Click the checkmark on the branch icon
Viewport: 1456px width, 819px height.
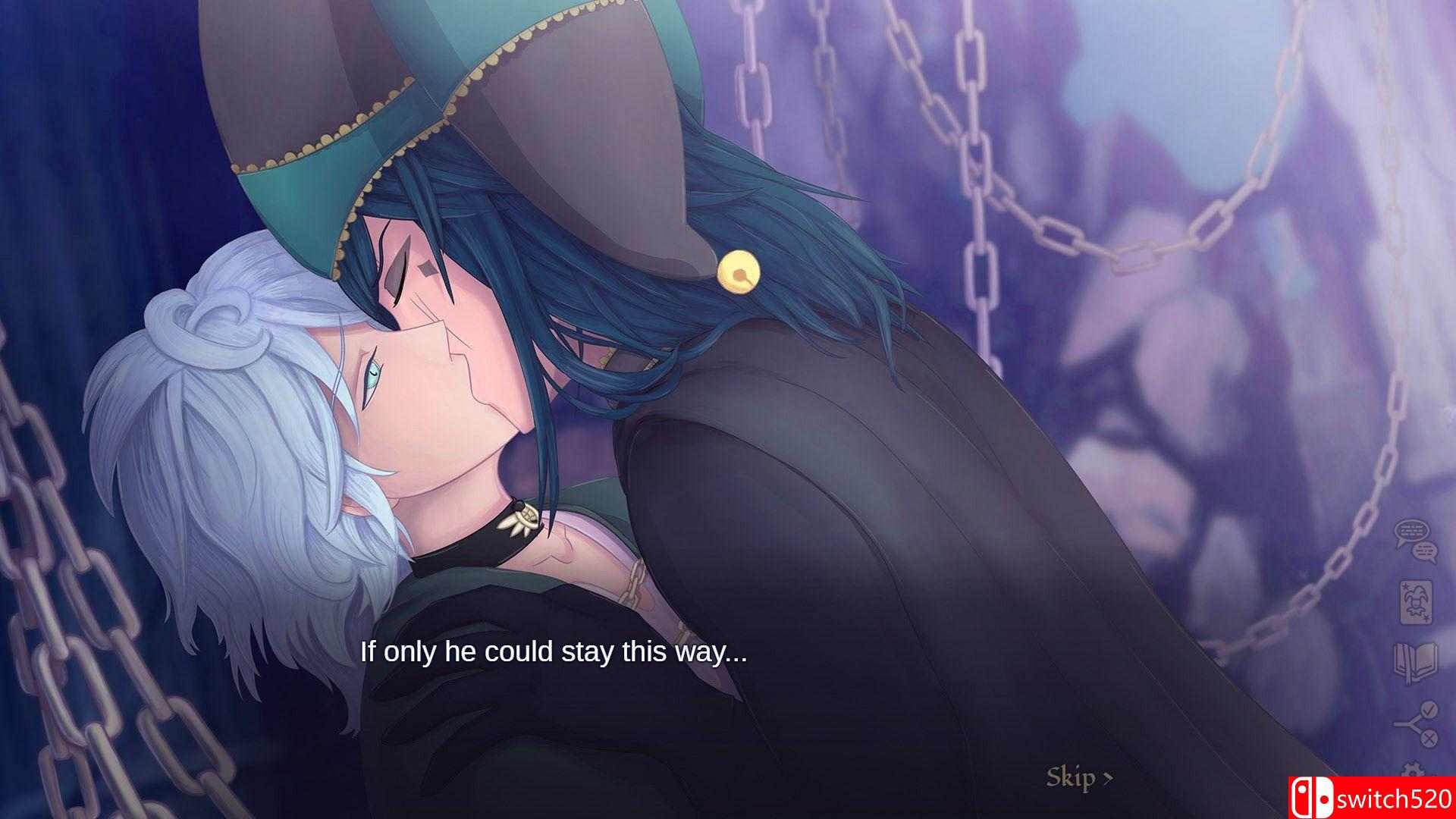[1429, 709]
